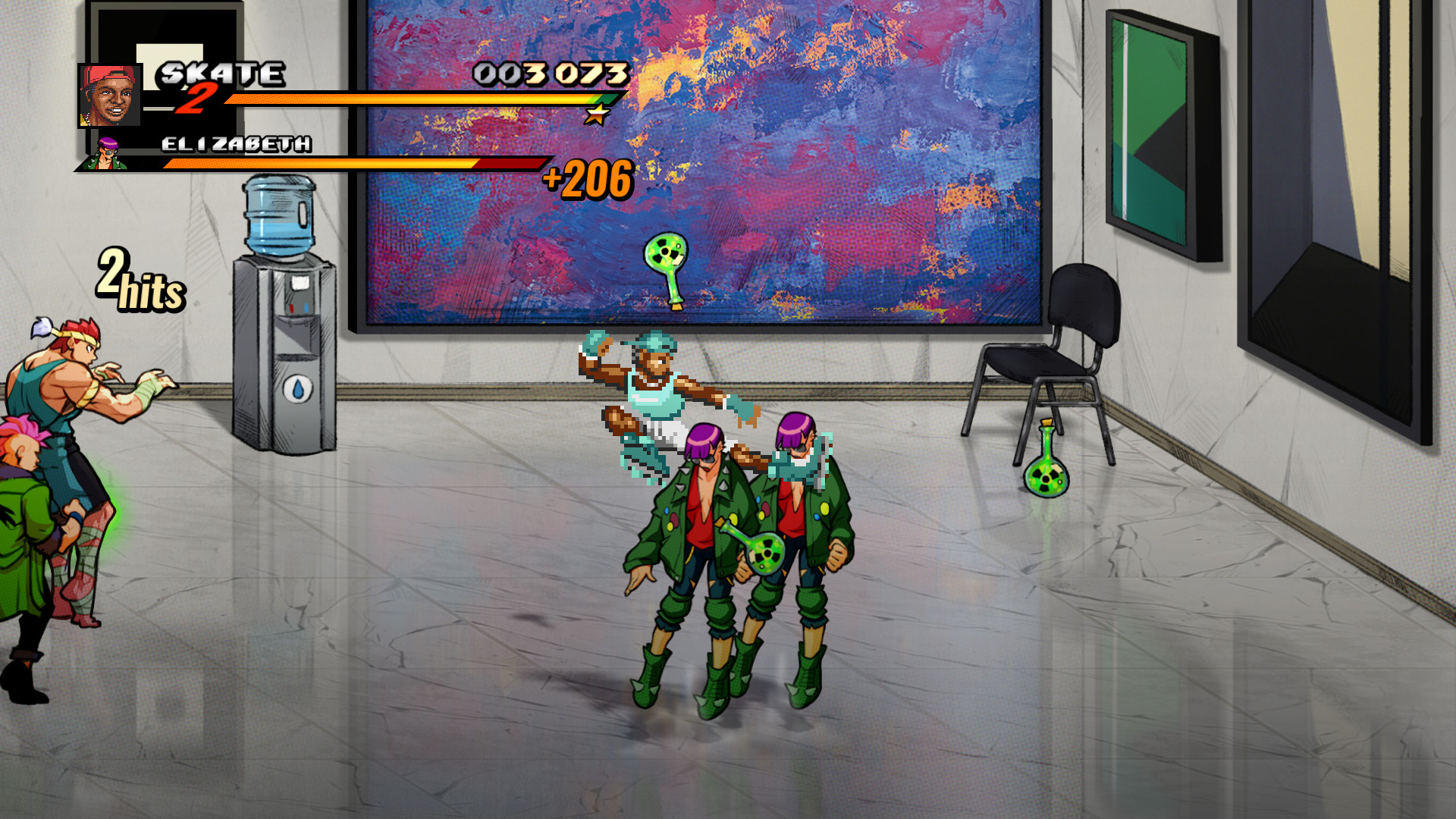
Task: Select the ELIZABETH name label
Action: click(x=235, y=143)
